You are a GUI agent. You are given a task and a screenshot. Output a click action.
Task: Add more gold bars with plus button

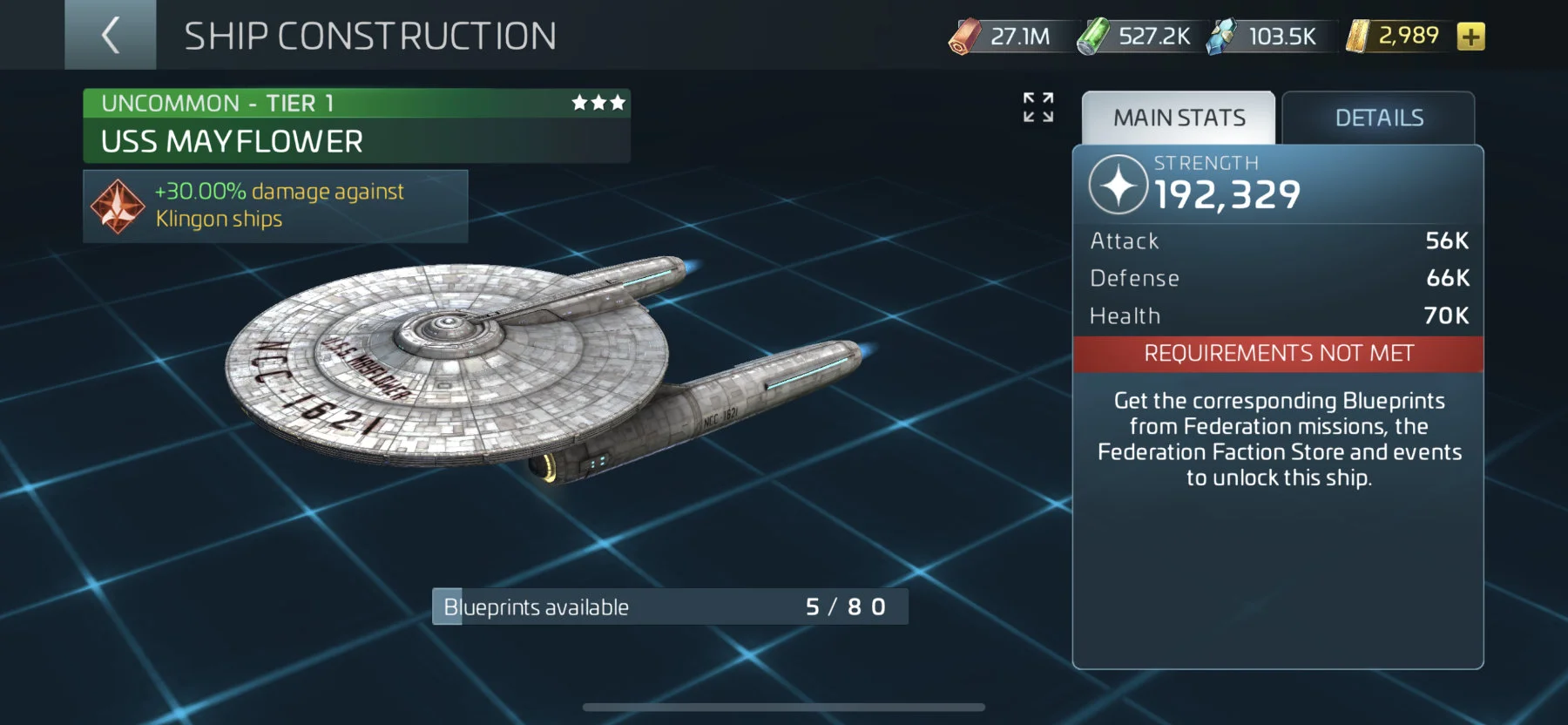pyautogui.click(x=1470, y=37)
